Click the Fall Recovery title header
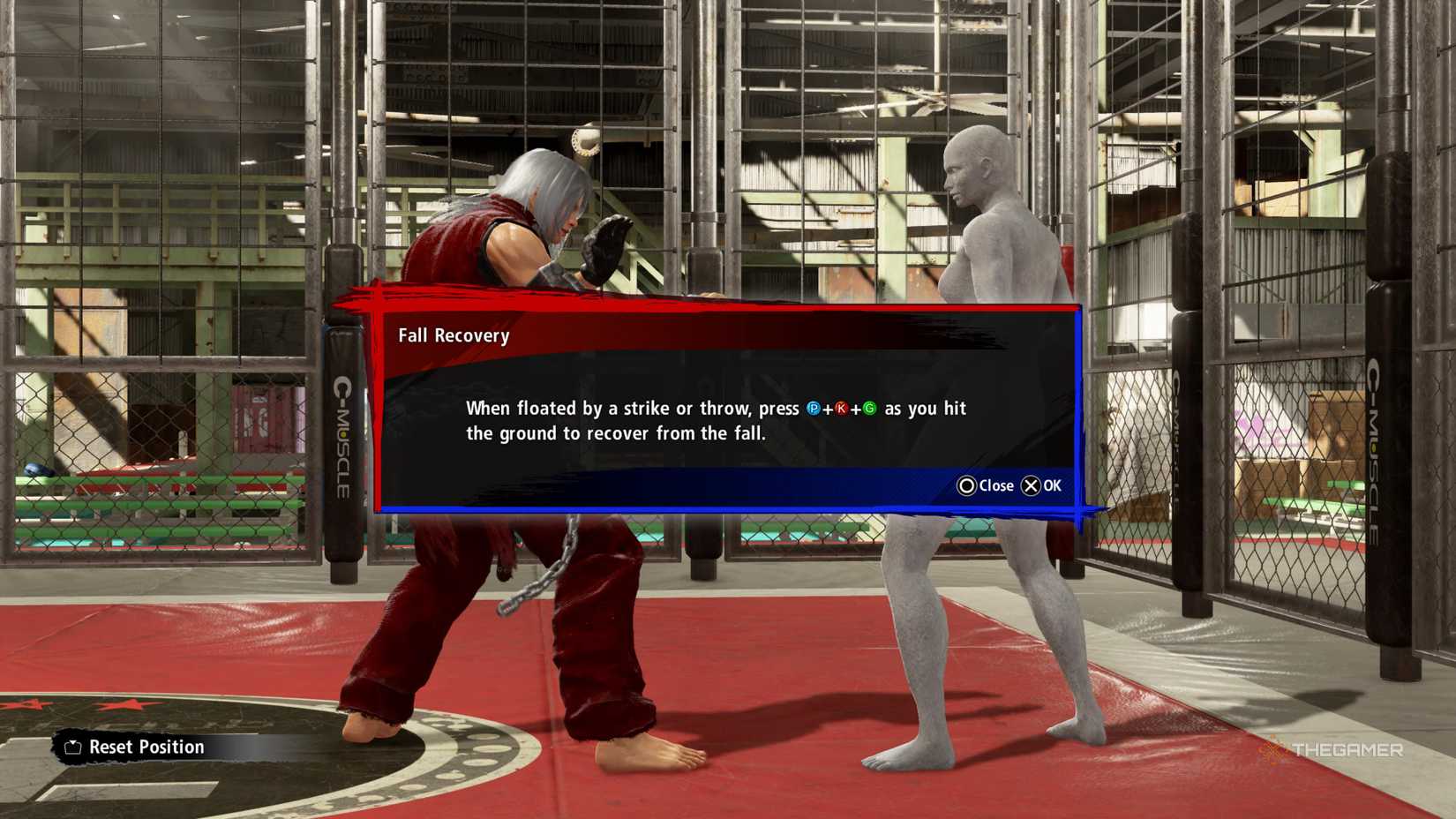The height and width of the screenshot is (819, 1456). pos(454,335)
